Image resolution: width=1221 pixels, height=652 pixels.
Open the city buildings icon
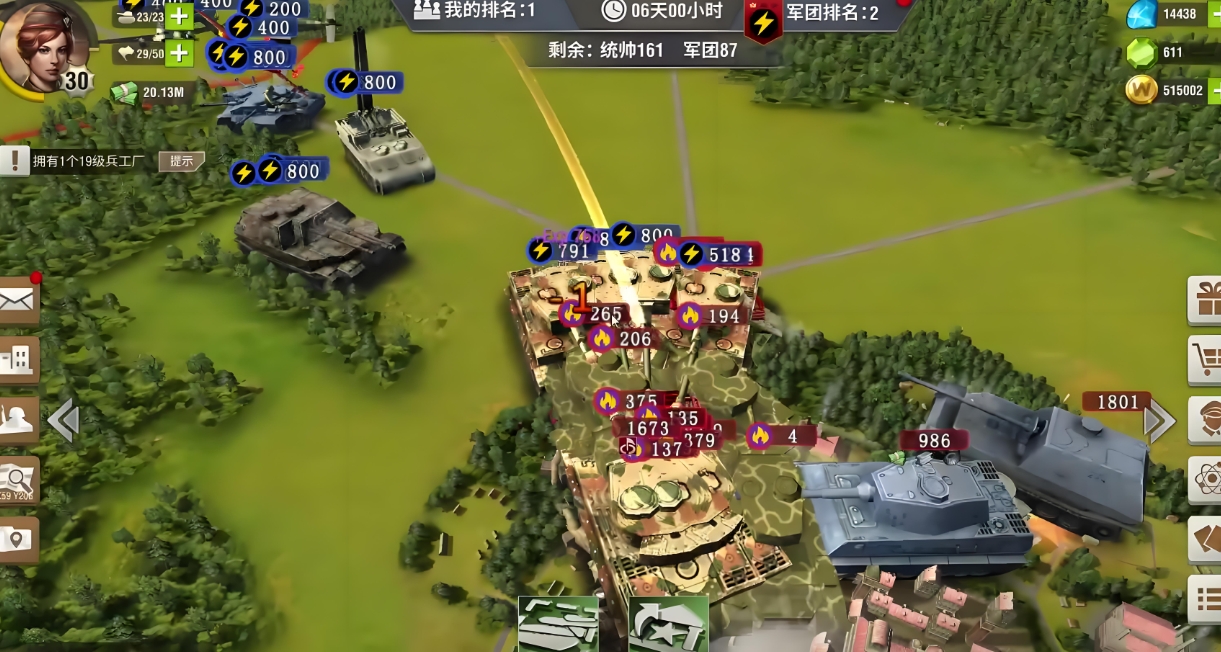[x=17, y=360]
